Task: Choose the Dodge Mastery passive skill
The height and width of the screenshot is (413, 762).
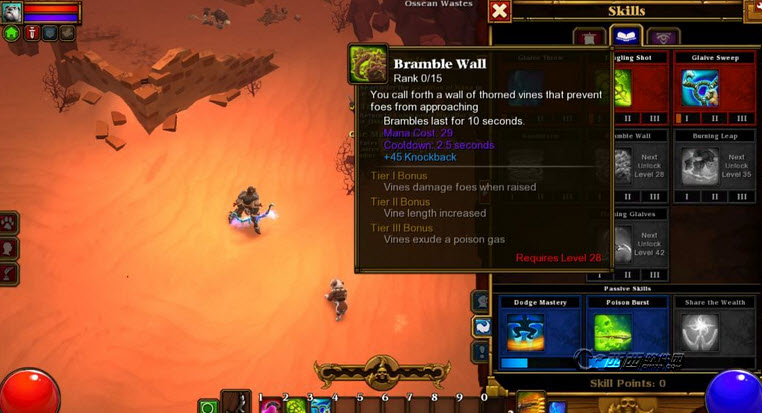Action: click(539, 332)
